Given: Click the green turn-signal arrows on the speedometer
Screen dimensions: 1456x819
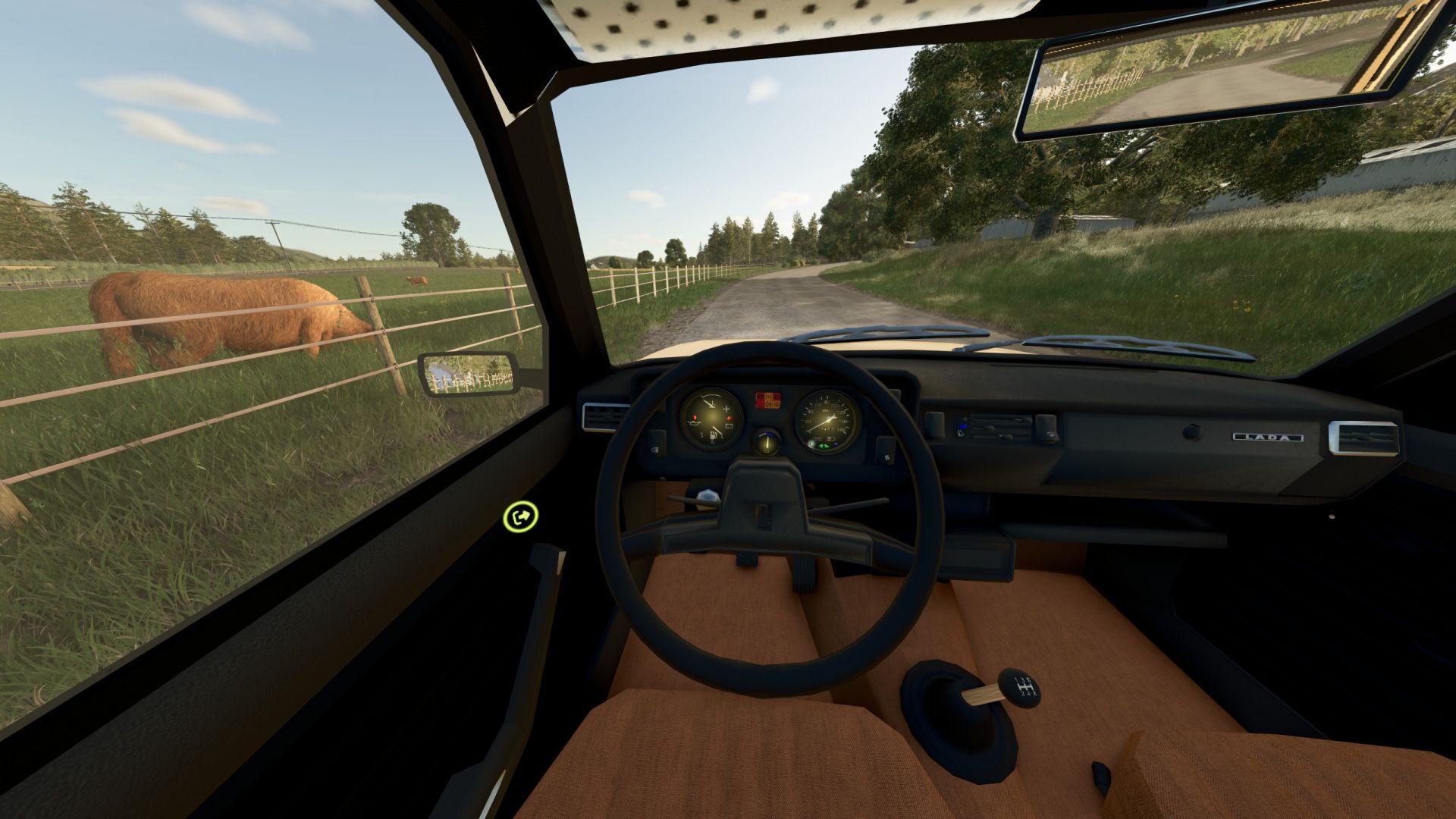Looking at the screenshot, I should pyautogui.click(x=824, y=446).
